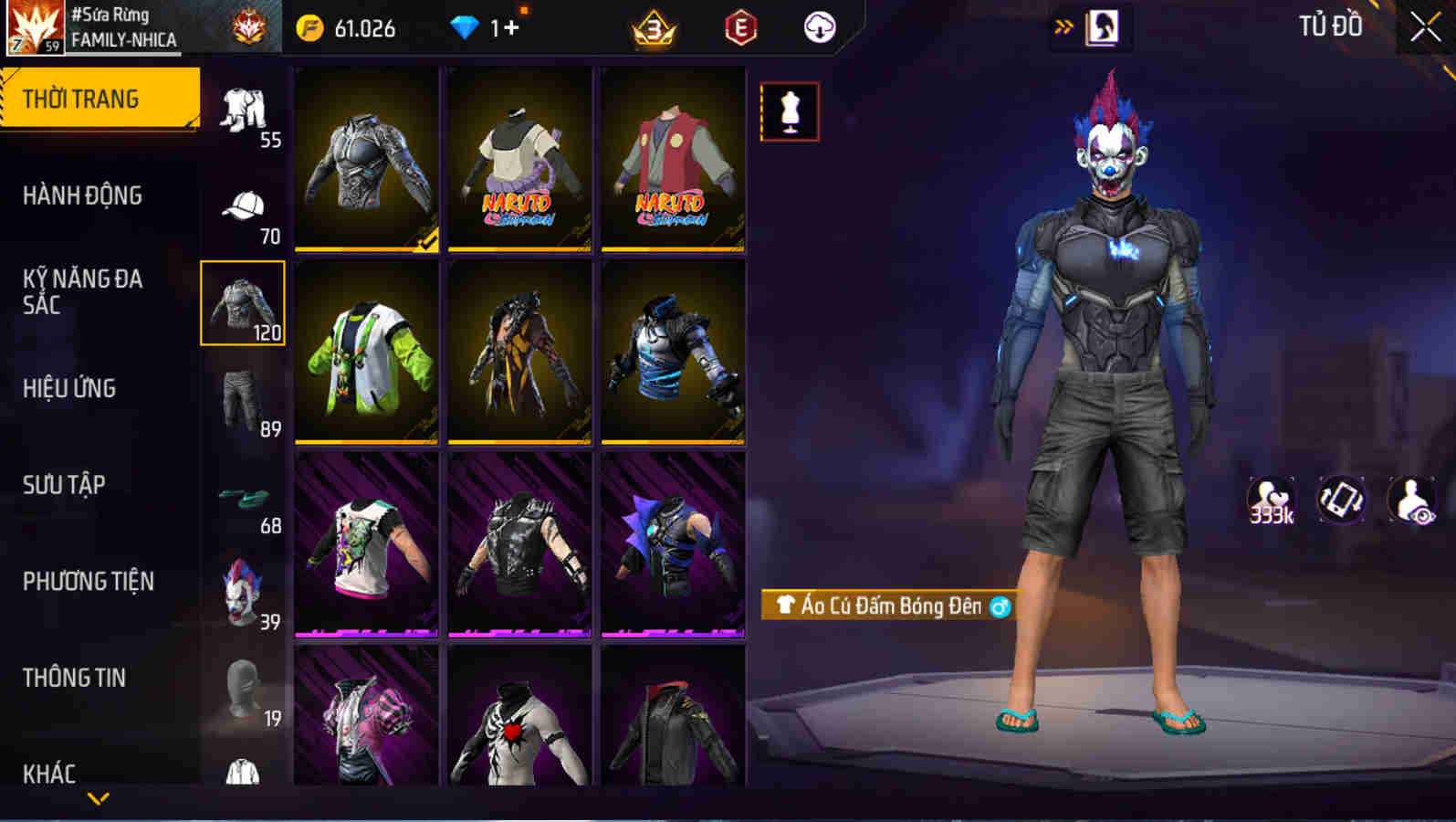Viewport: 1456px width, 822px height.
Task: Select the PHƯƠNG TIỆN menu entry
Action: (x=89, y=582)
